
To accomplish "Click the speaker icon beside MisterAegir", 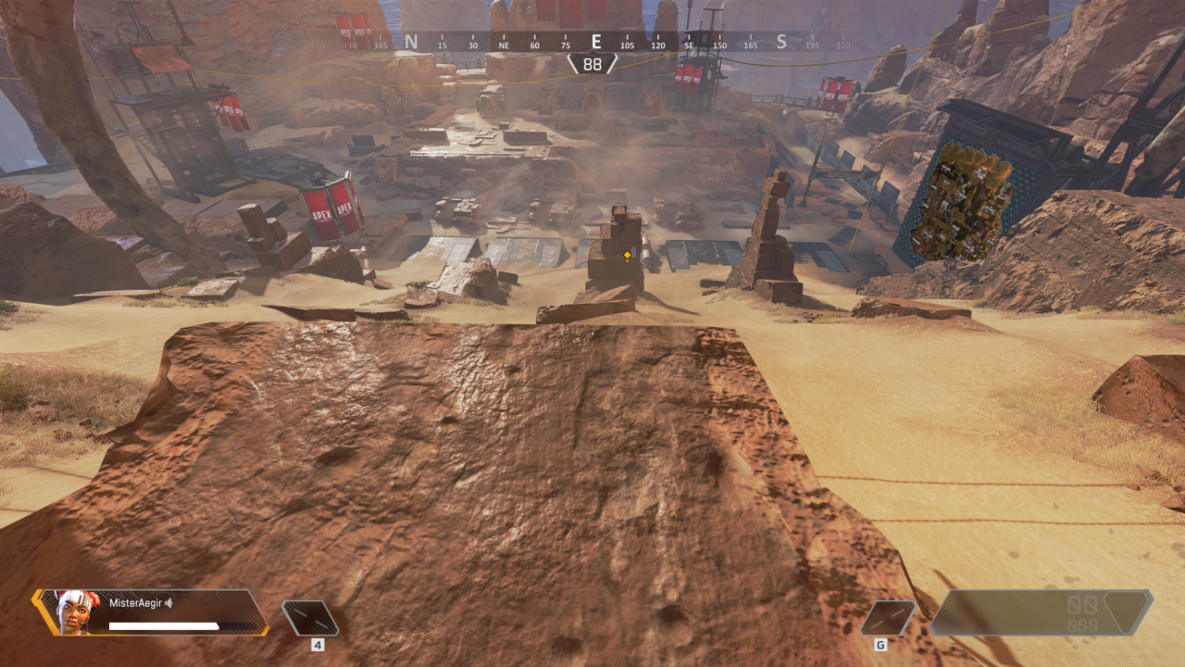I will tap(169, 603).
